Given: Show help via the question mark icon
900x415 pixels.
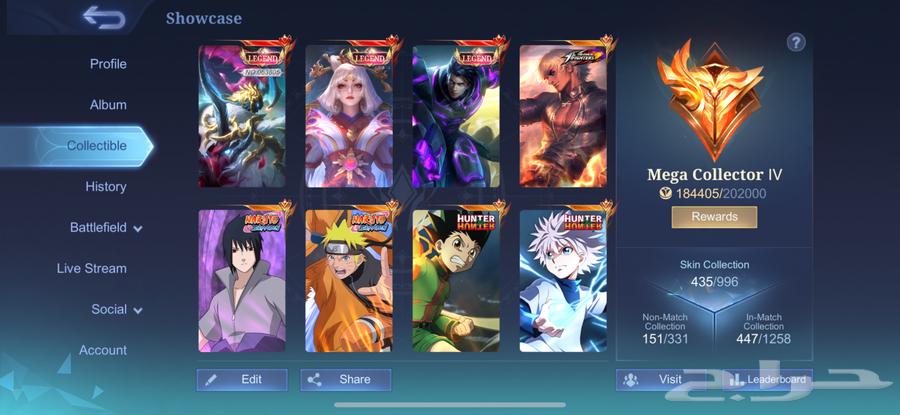Looking at the screenshot, I should pyautogui.click(x=796, y=42).
